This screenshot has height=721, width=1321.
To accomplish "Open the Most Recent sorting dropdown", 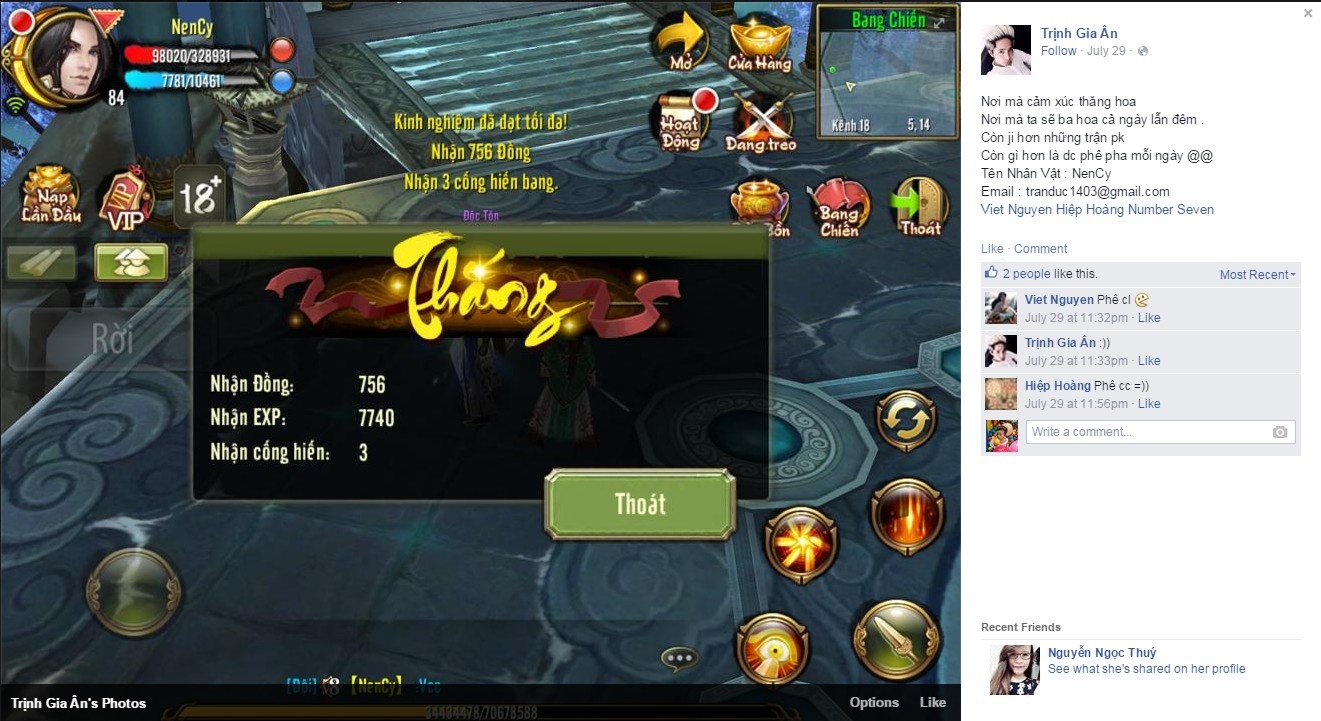I will click(1256, 274).
